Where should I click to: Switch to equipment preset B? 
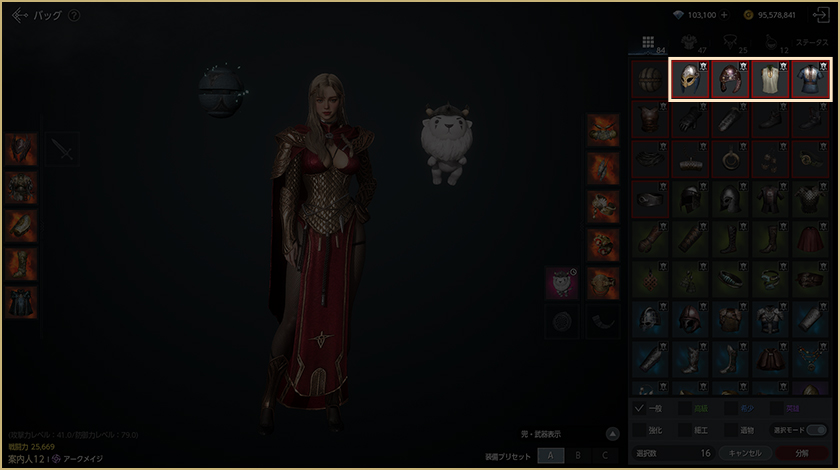point(578,455)
